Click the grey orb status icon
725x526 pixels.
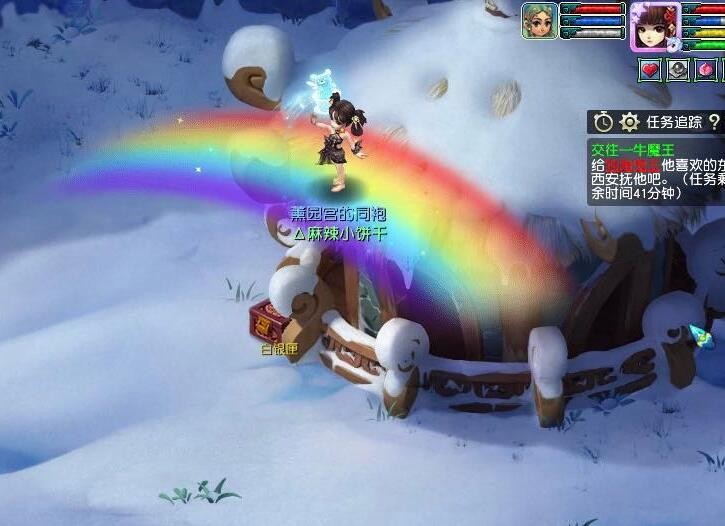point(679,70)
